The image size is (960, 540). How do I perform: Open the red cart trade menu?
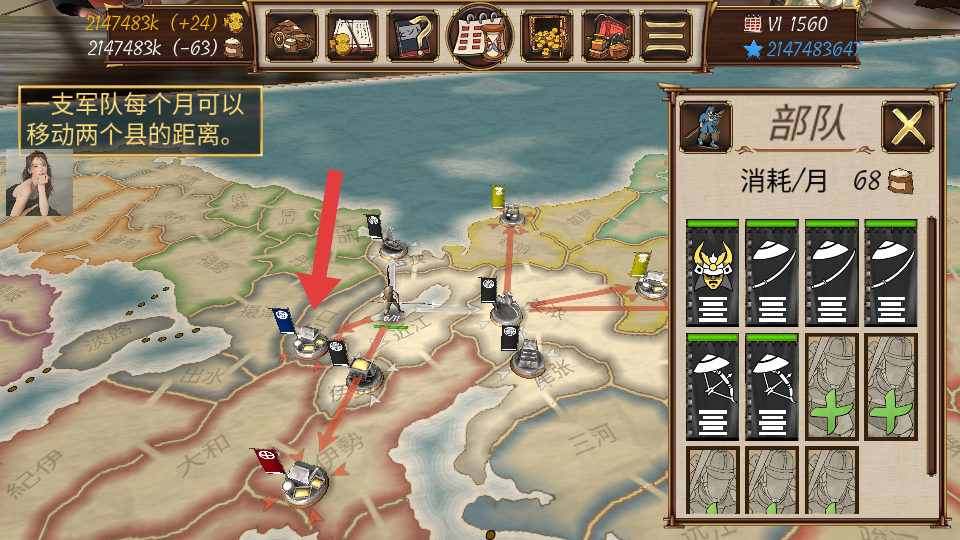click(x=608, y=35)
